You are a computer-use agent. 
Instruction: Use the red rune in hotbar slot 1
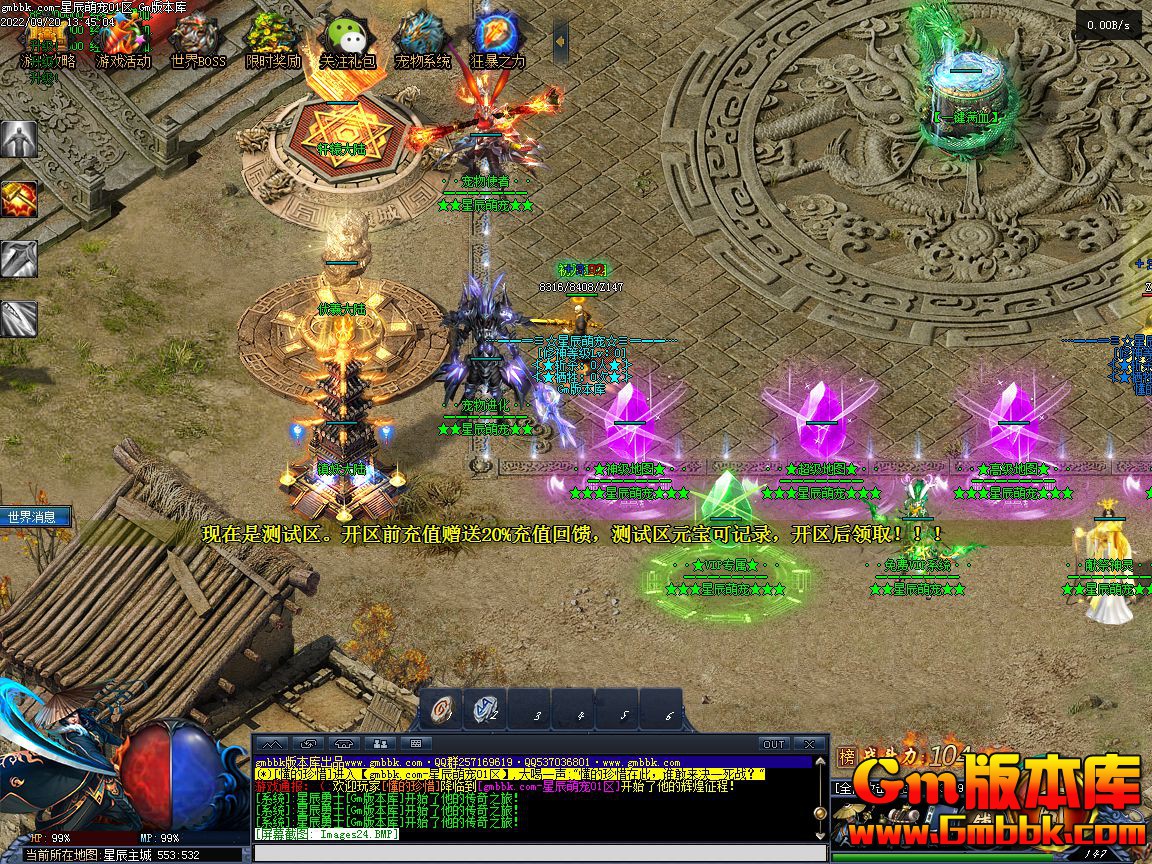441,709
